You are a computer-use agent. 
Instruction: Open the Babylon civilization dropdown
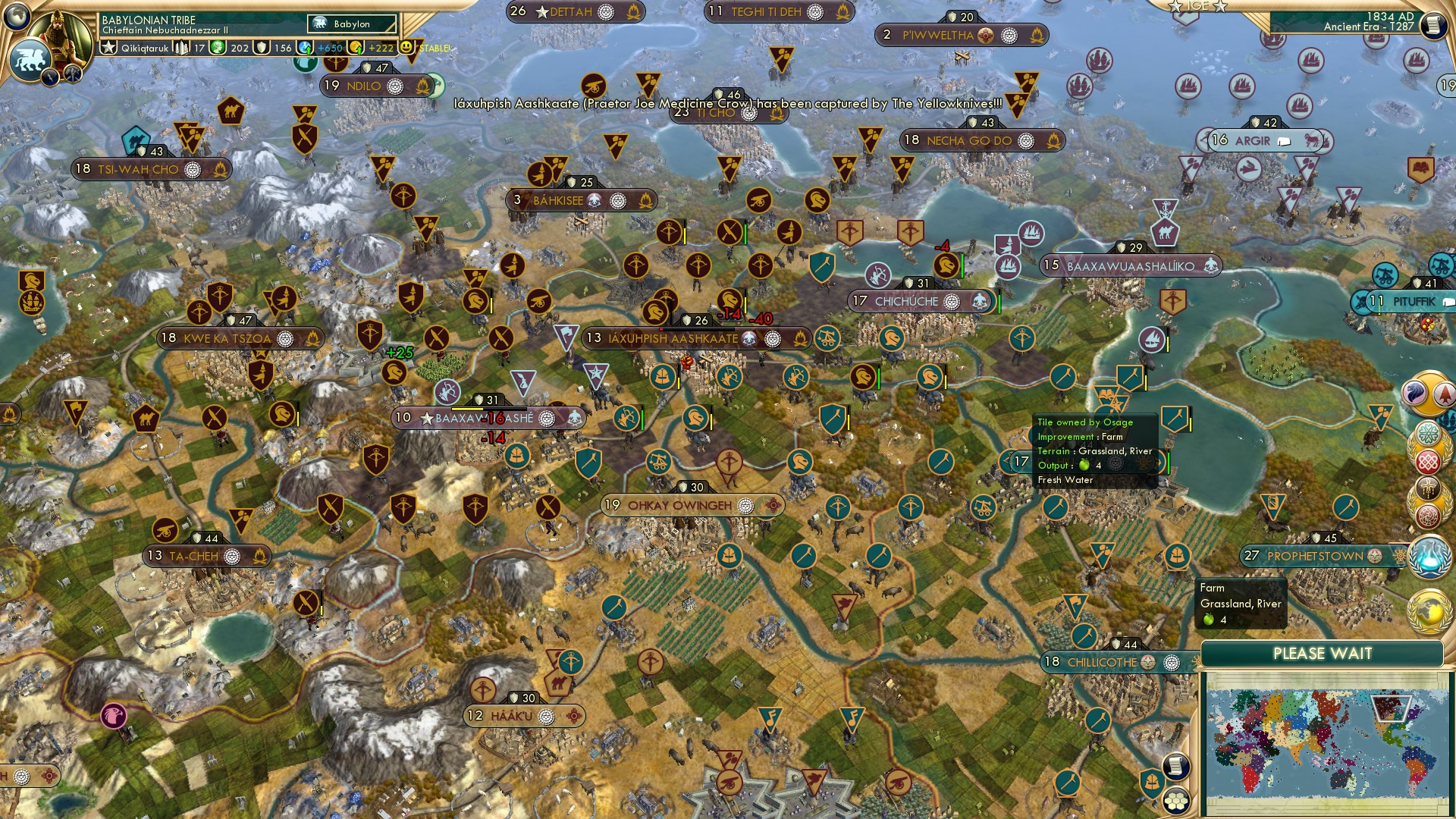pyautogui.click(x=353, y=24)
